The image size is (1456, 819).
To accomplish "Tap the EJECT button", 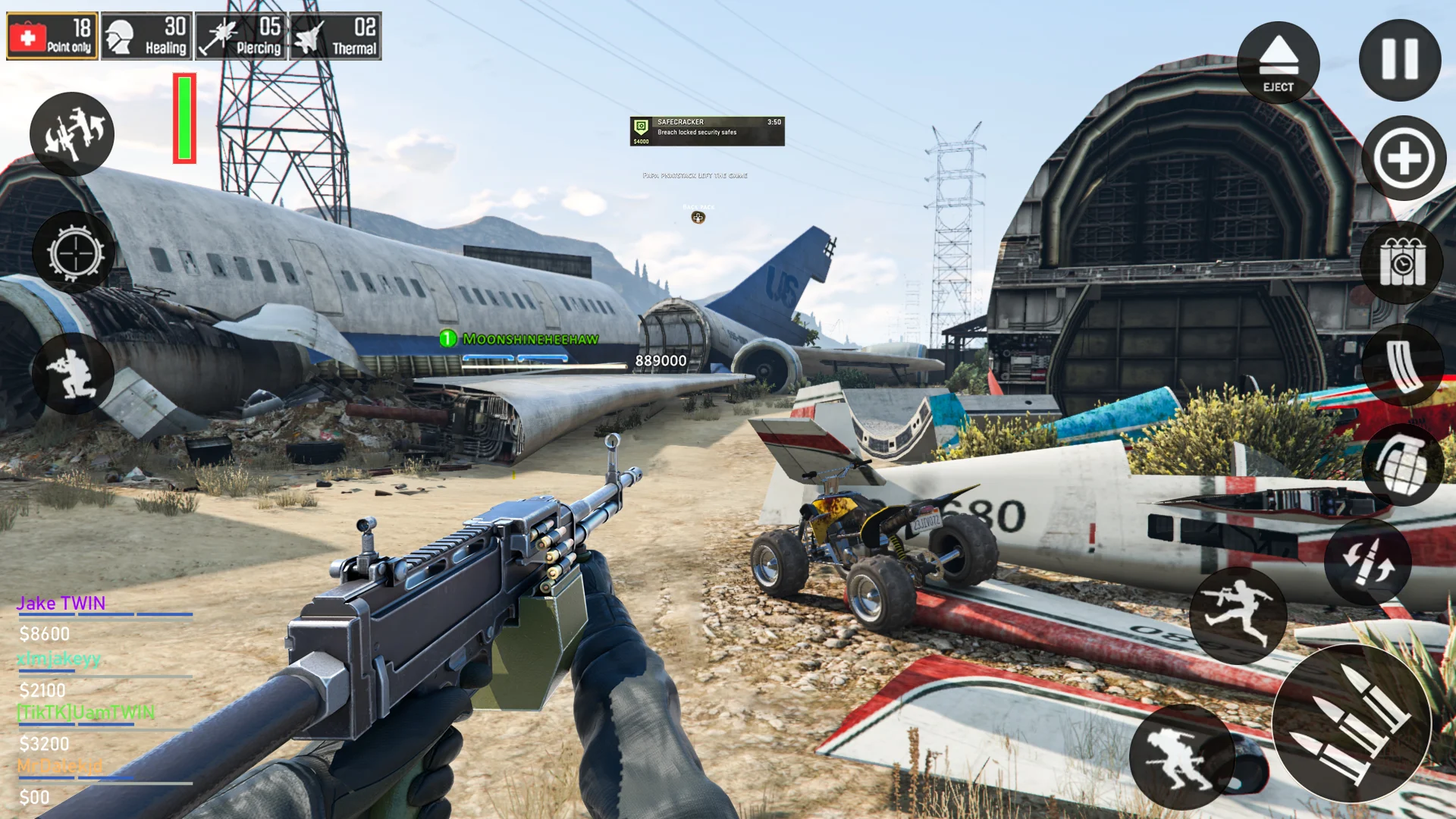I will pyautogui.click(x=1278, y=63).
